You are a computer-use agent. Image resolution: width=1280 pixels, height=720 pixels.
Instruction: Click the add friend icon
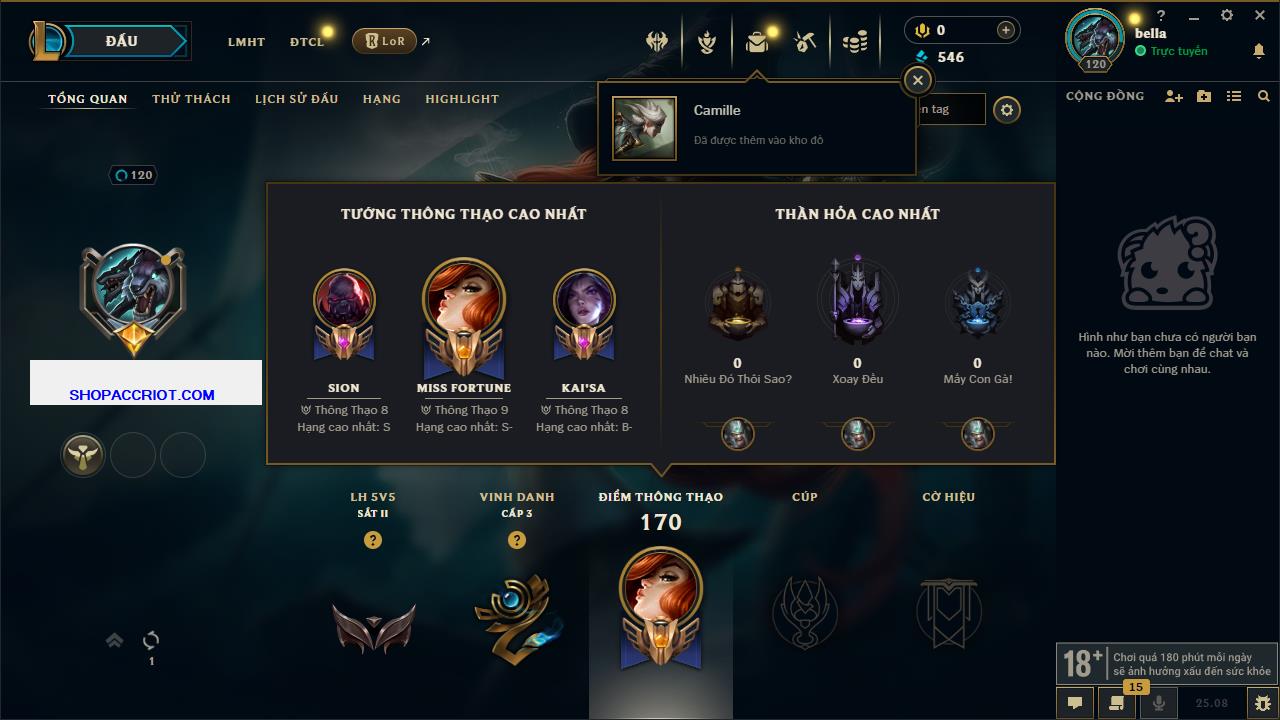(x=1174, y=96)
